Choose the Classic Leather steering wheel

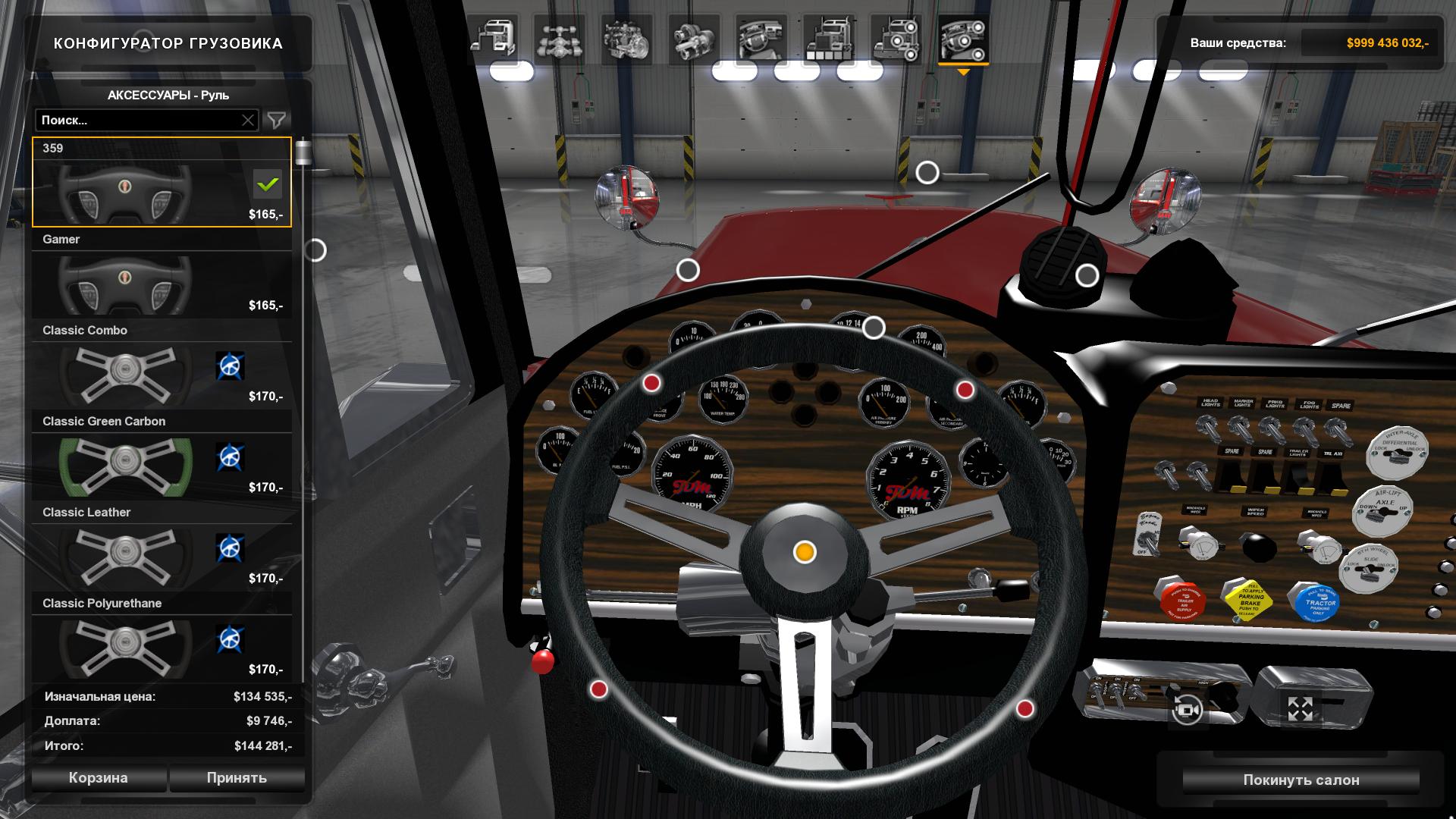tap(162, 546)
